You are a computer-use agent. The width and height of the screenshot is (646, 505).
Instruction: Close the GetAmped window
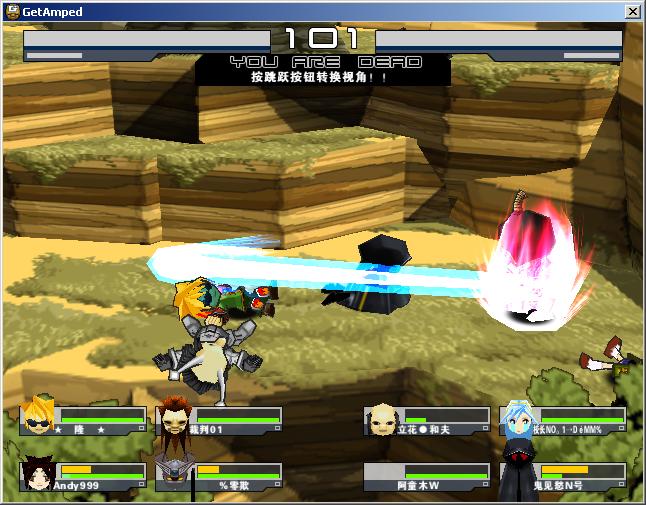pyautogui.click(x=632, y=12)
